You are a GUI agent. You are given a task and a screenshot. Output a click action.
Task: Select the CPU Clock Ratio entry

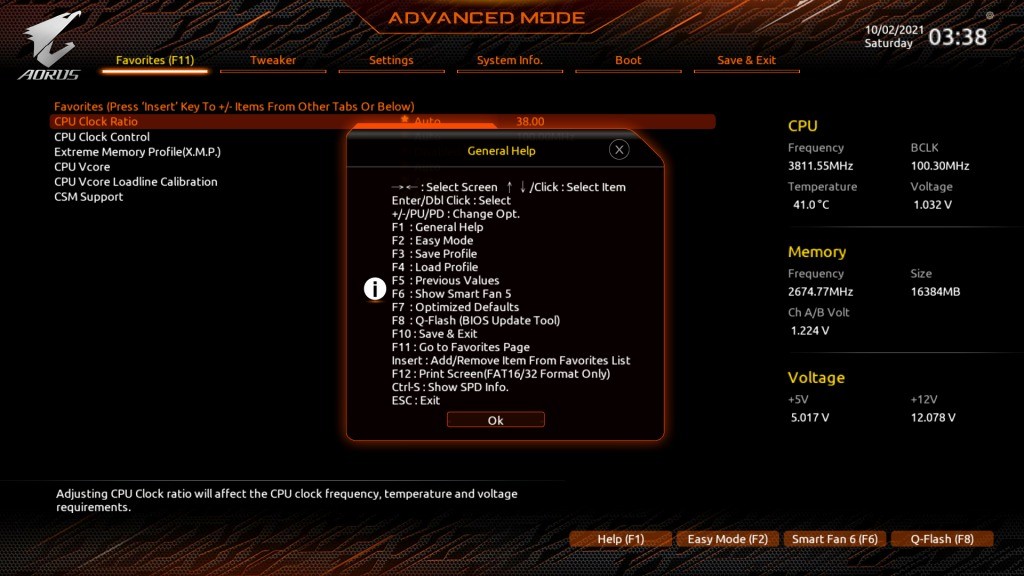point(96,122)
